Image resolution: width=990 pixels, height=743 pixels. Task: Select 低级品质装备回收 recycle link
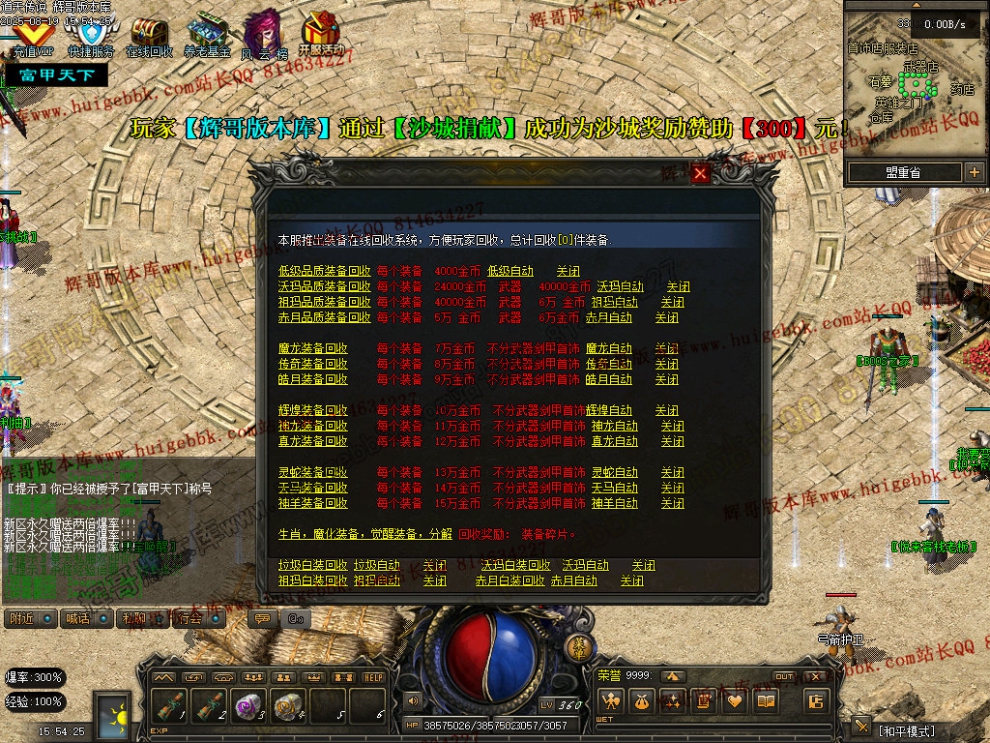point(324,271)
